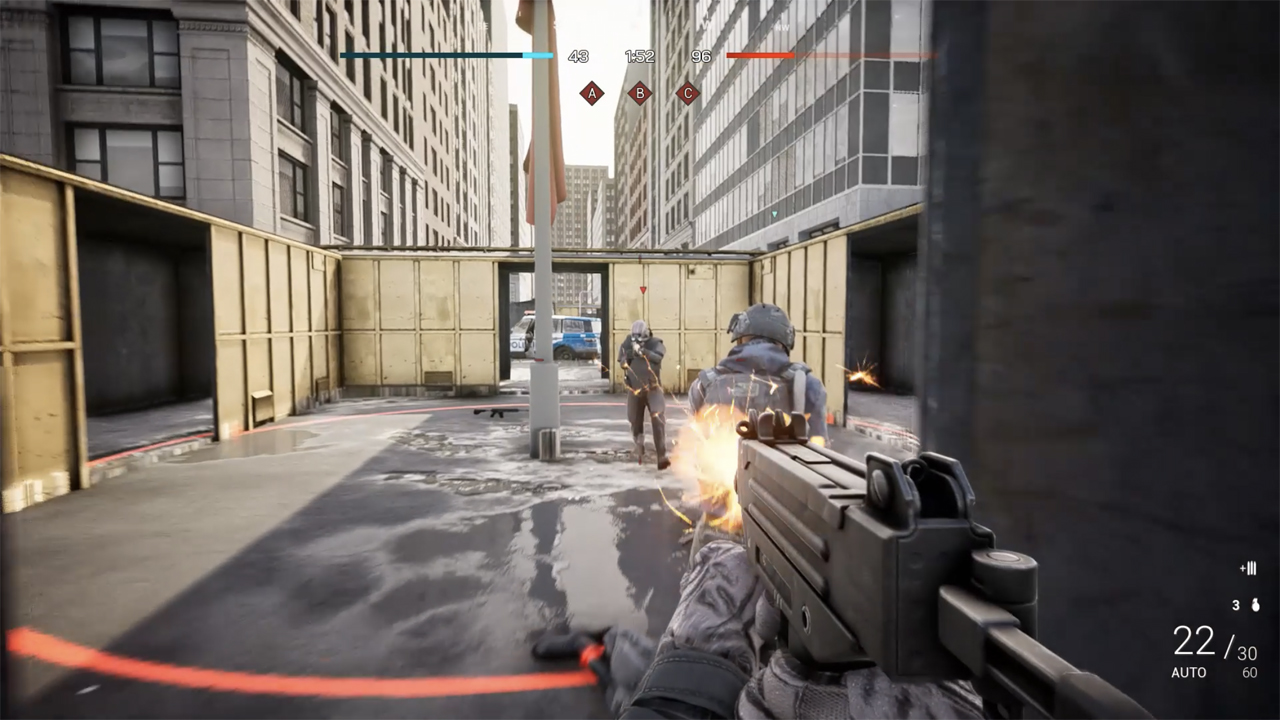
Task: Expand the objective markers row
Action: [x=641, y=92]
